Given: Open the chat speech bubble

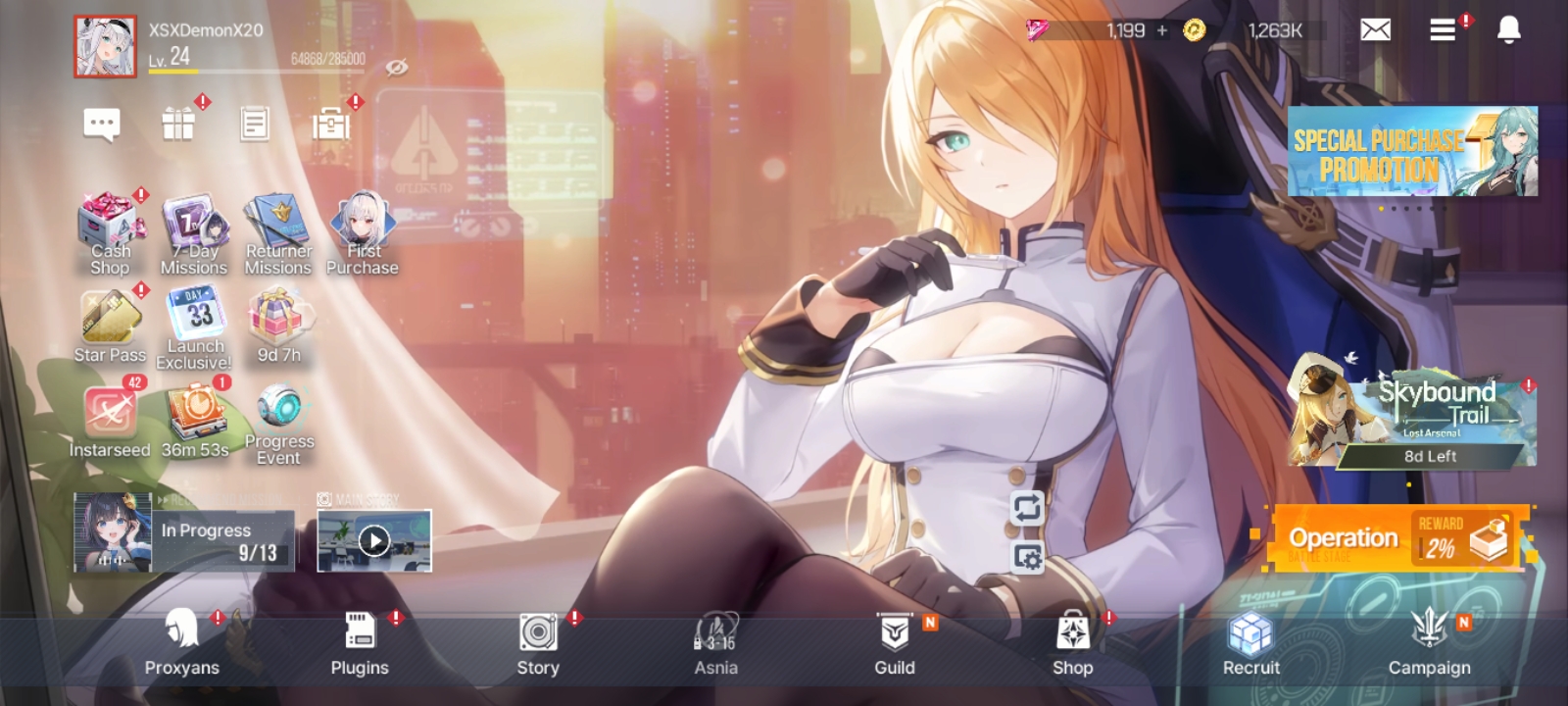Looking at the screenshot, I should click(x=102, y=125).
